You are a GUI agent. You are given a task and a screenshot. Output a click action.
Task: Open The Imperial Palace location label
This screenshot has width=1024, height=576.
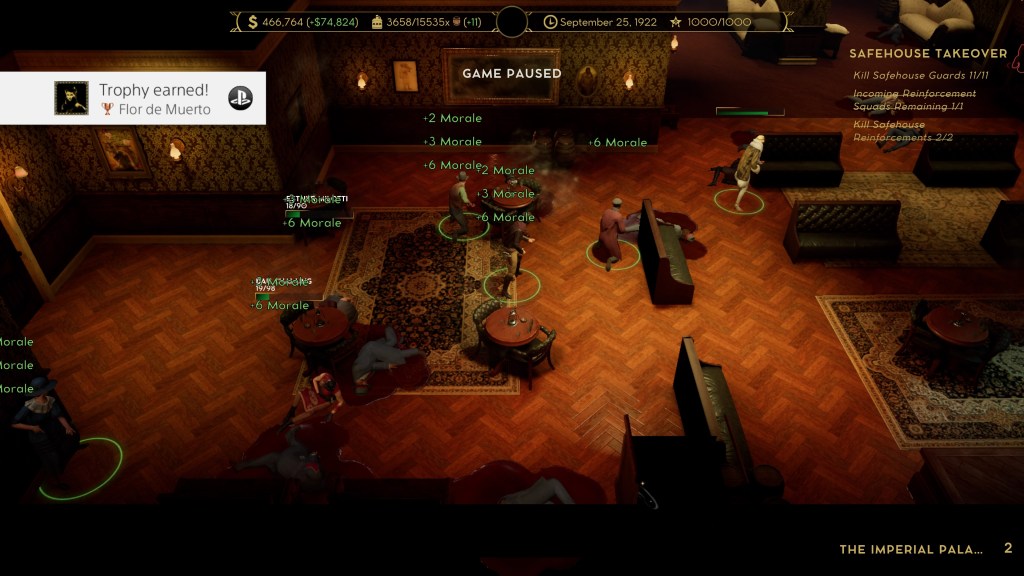coord(911,549)
